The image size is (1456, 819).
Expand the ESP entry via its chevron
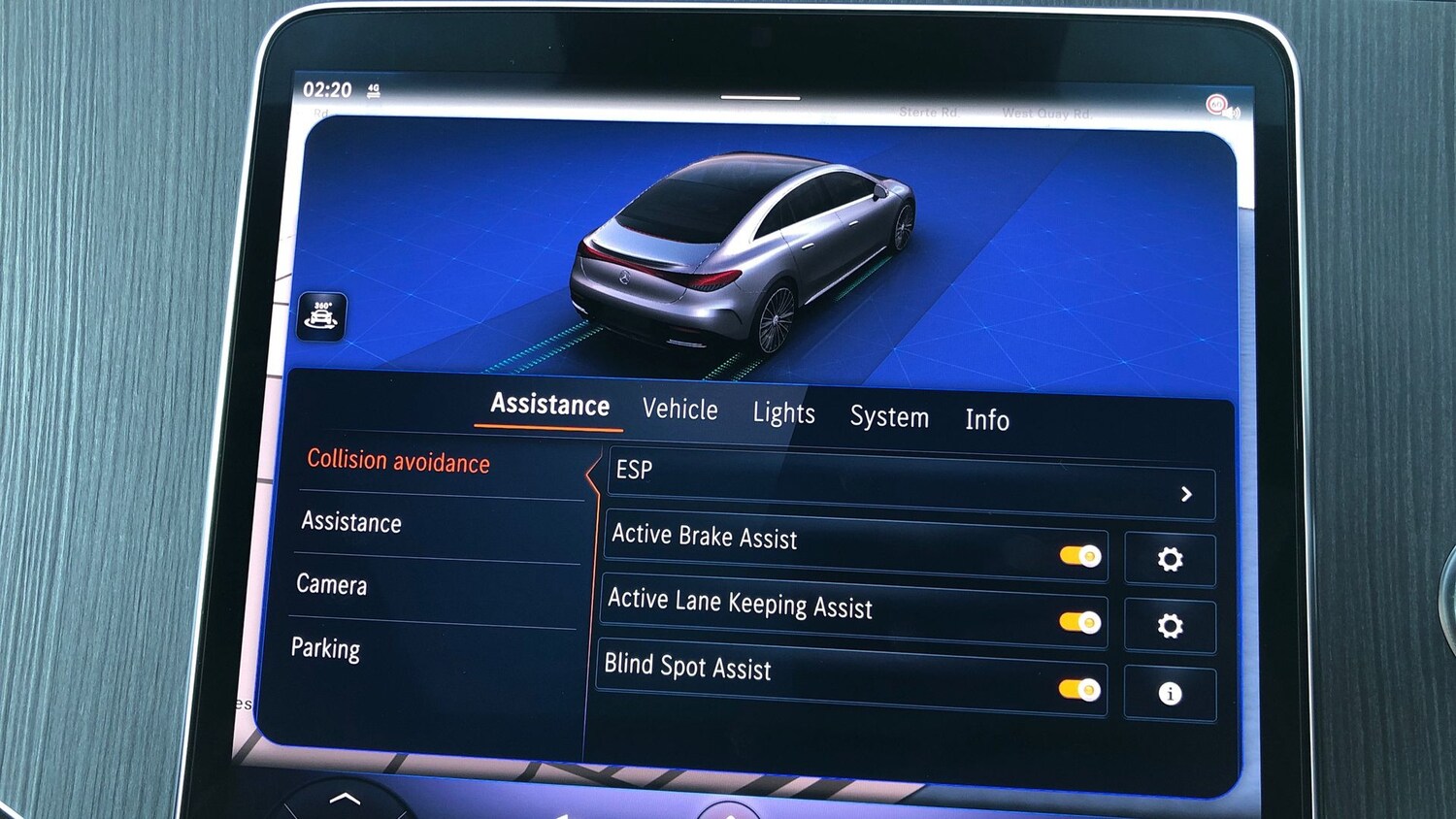1186,494
